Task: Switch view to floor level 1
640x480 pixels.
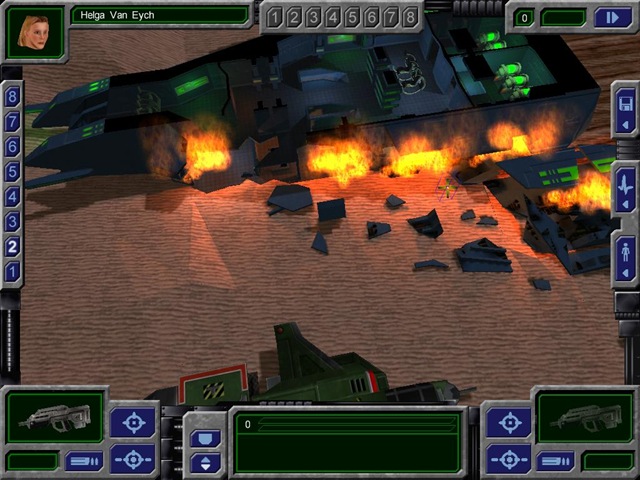Action: pyautogui.click(x=12, y=271)
